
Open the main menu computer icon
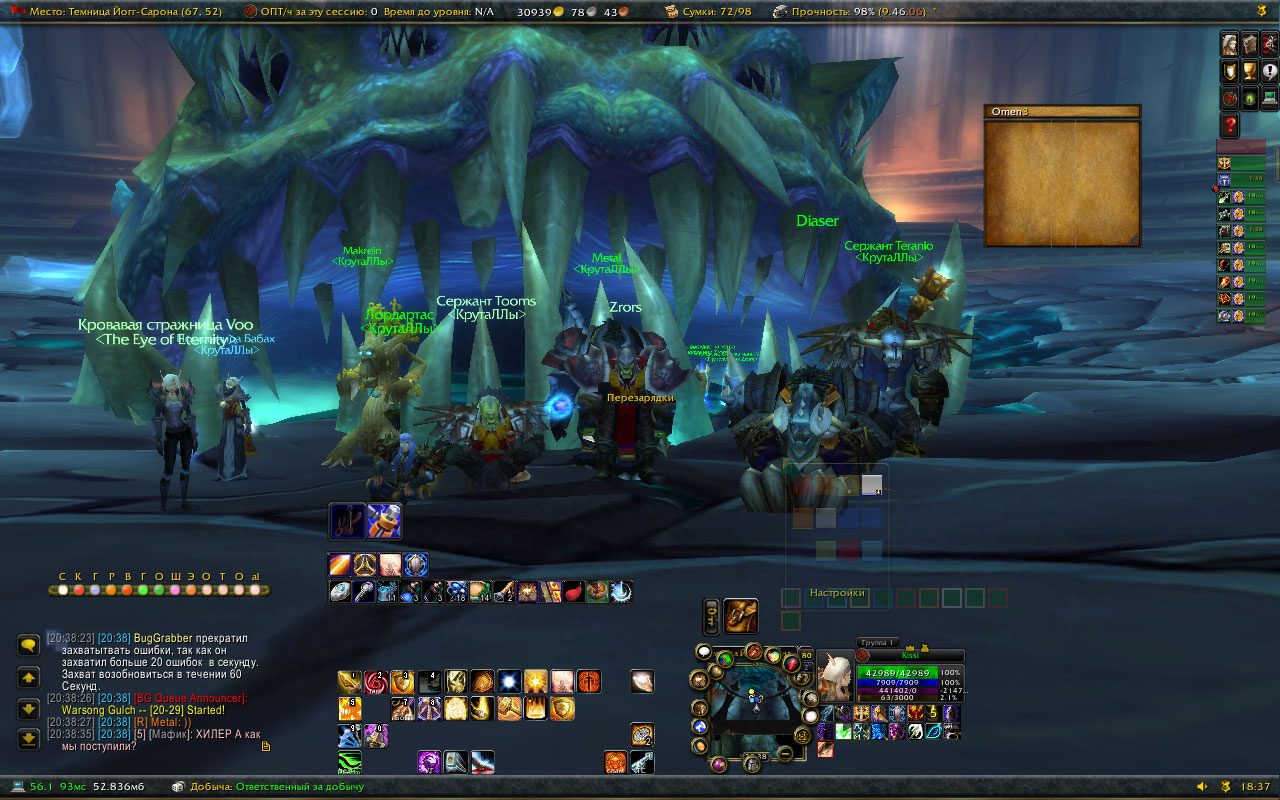(x=1269, y=98)
